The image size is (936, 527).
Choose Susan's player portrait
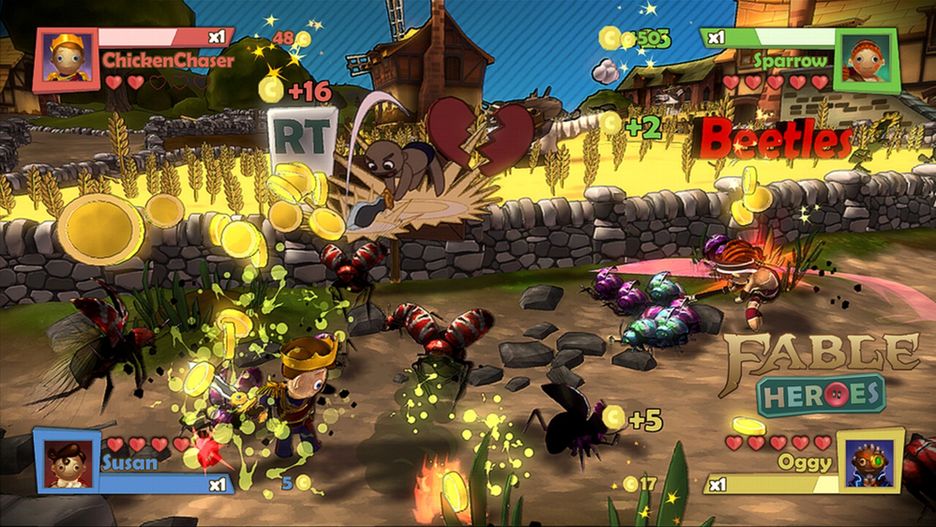coord(65,461)
